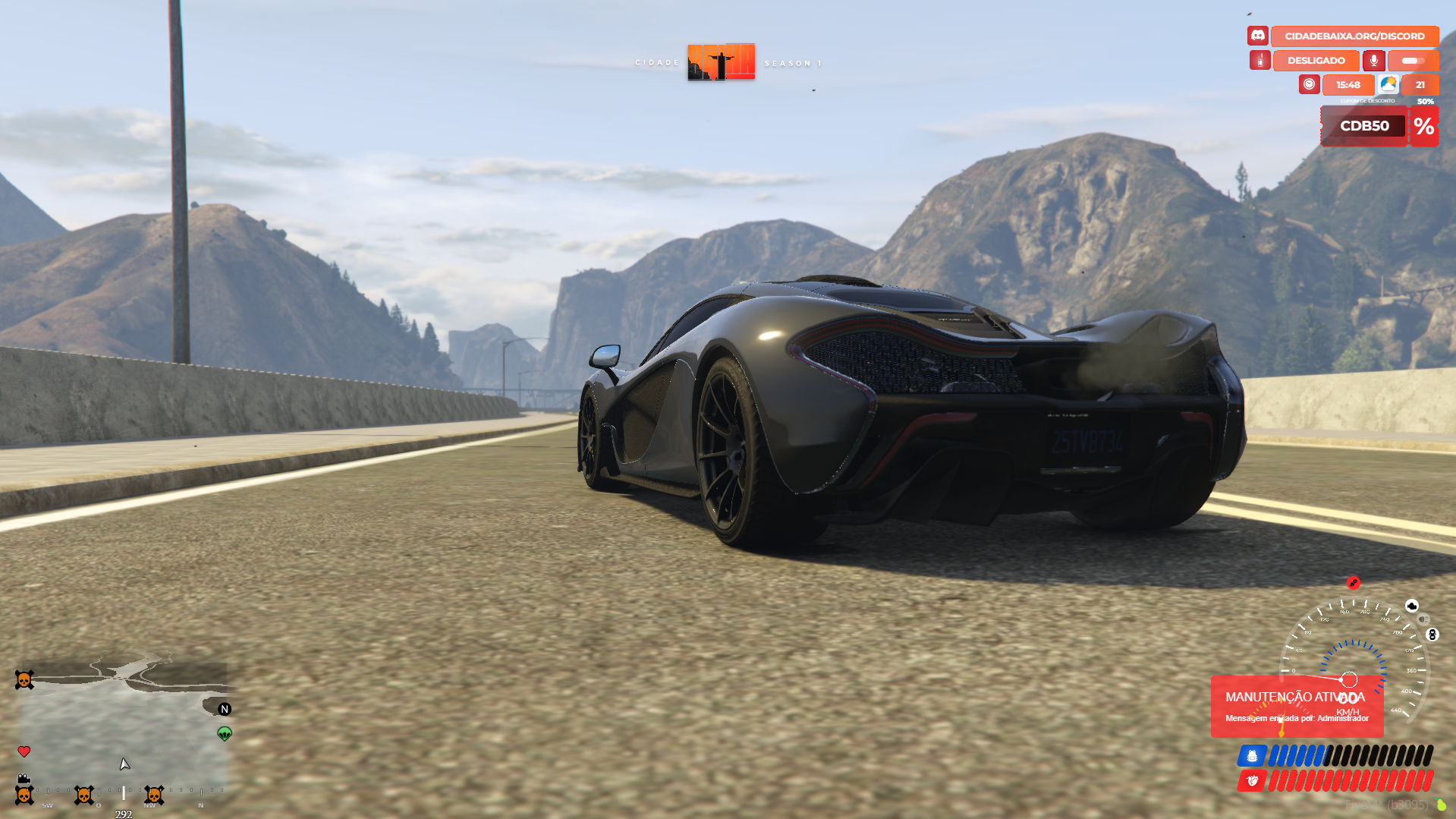Select the green parachute map blip

[225, 733]
